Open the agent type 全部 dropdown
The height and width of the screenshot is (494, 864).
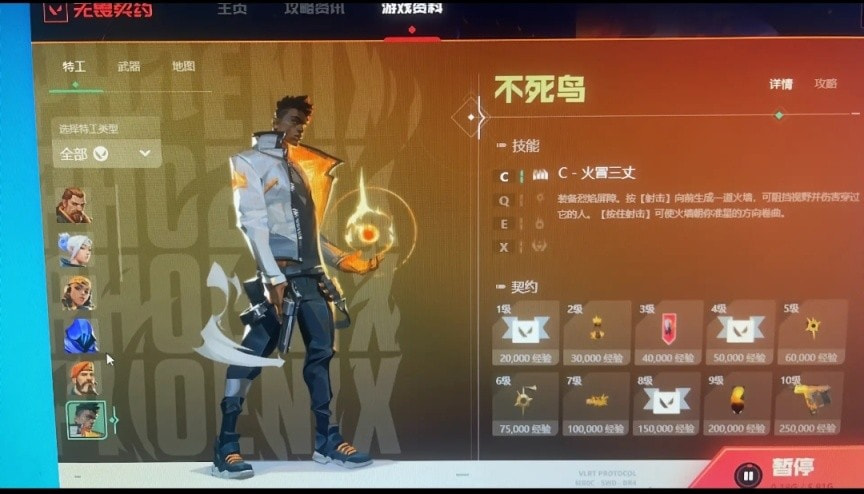click(106, 153)
